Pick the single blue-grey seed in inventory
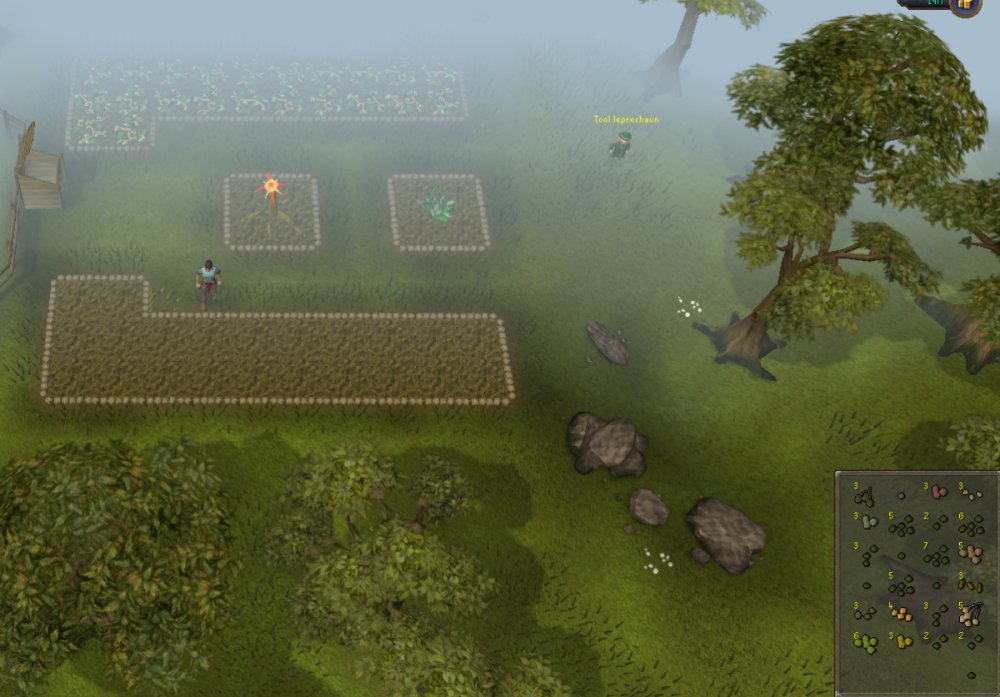 pos(901,495)
